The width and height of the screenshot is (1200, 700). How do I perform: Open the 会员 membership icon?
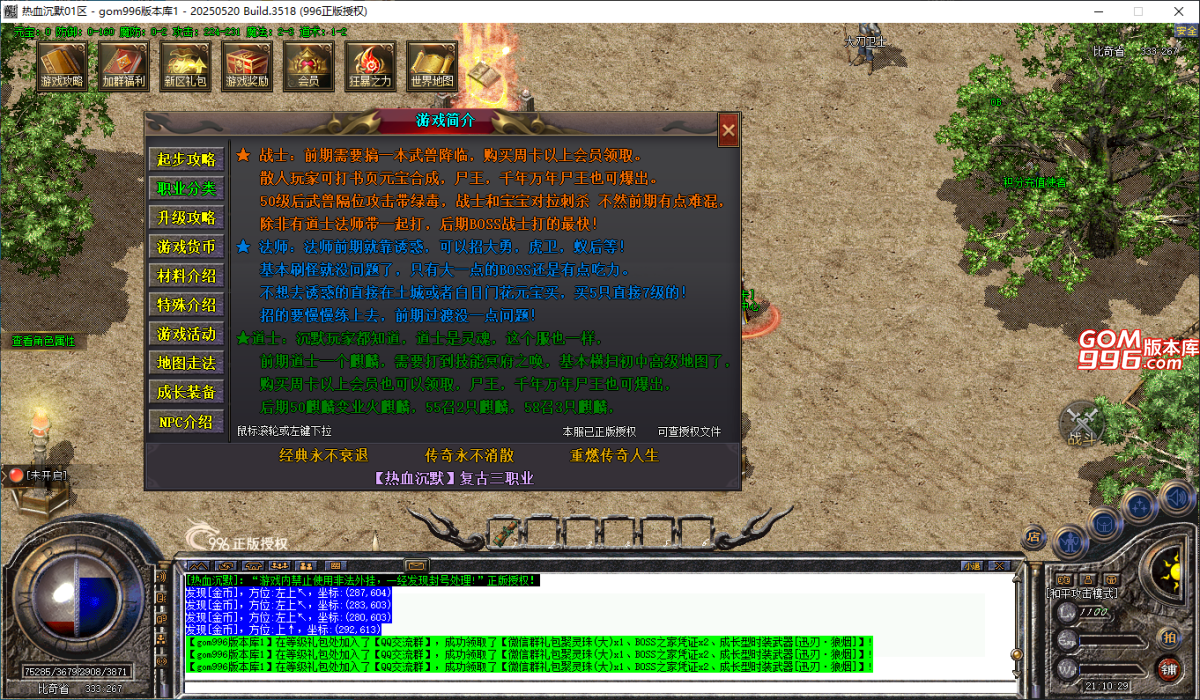pyautogui.click(x=308, y=66)
